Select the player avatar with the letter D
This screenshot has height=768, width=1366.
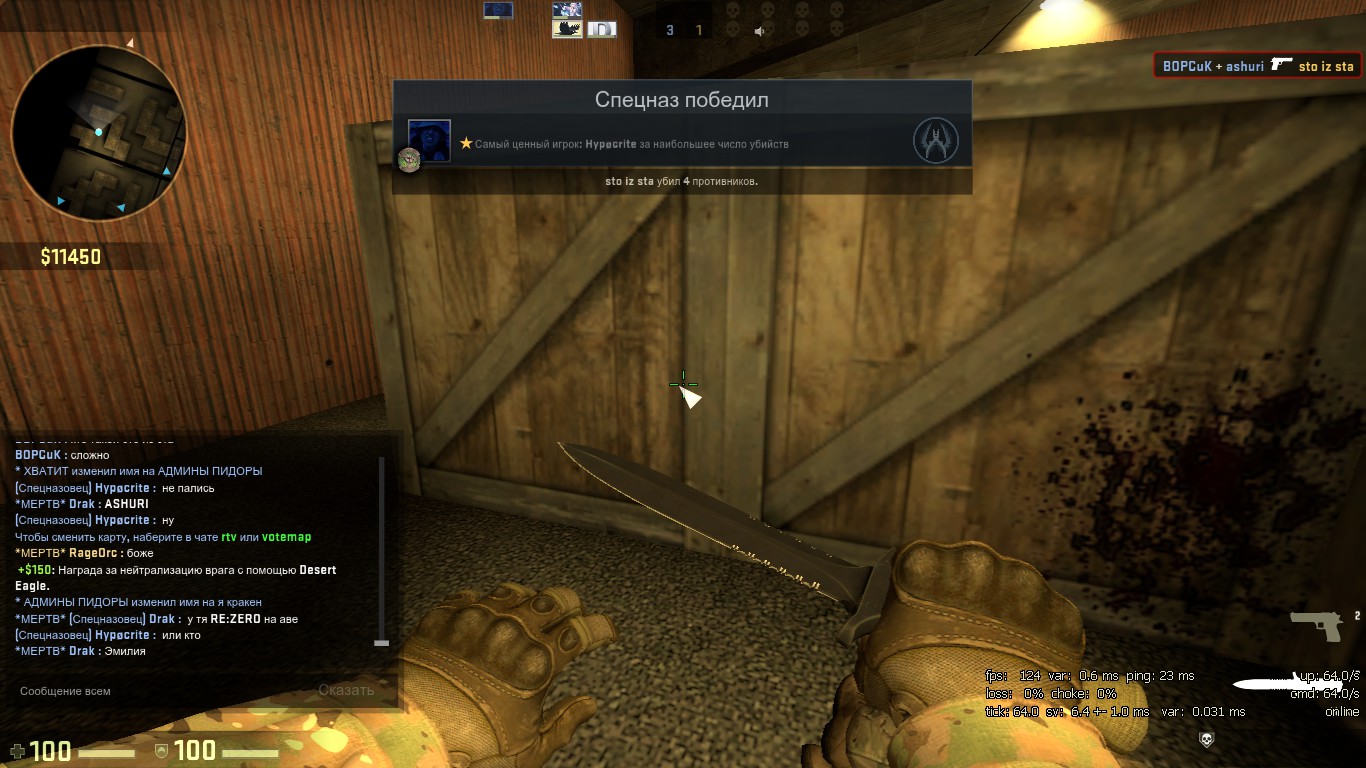click(x=601, y=30)
